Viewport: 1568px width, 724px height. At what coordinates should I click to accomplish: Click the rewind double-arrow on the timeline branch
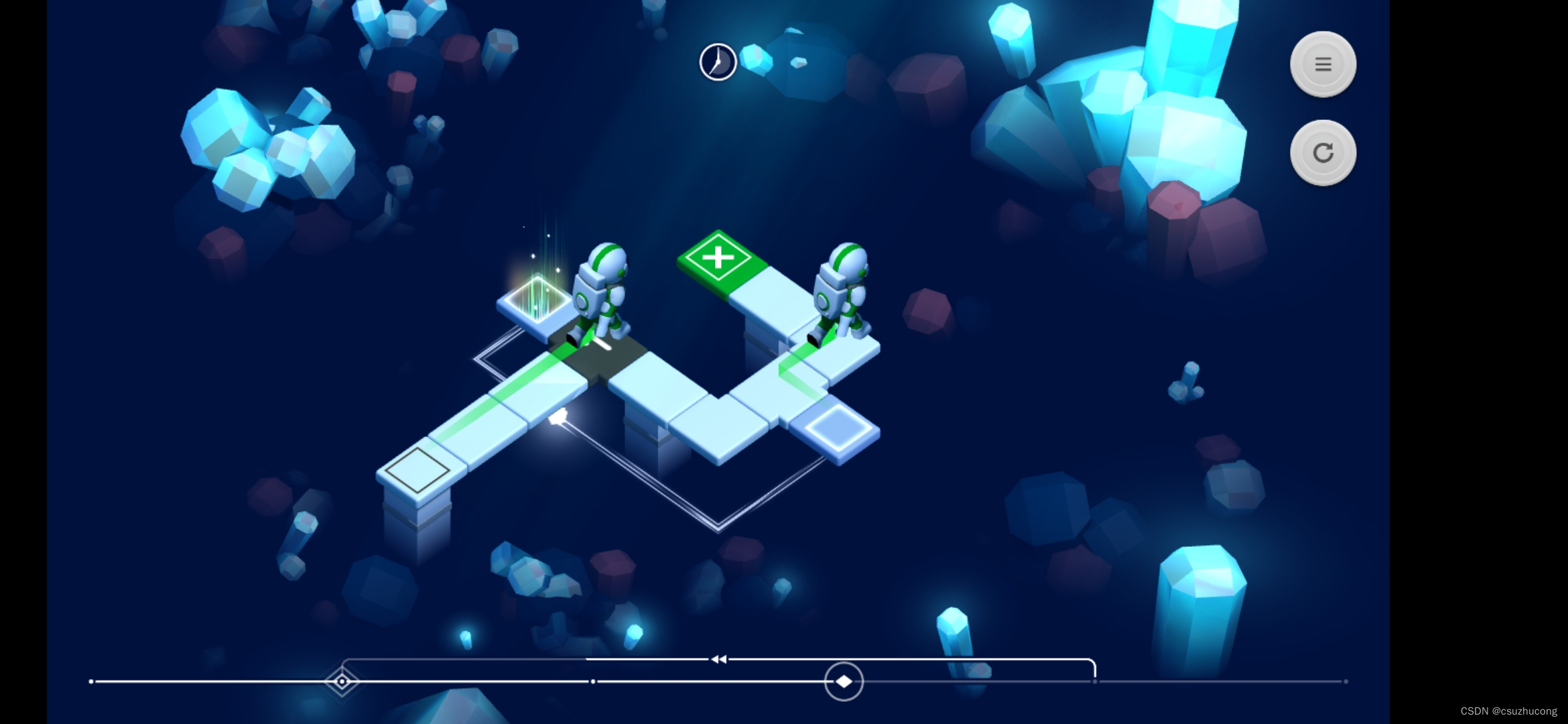coord(719,660)
